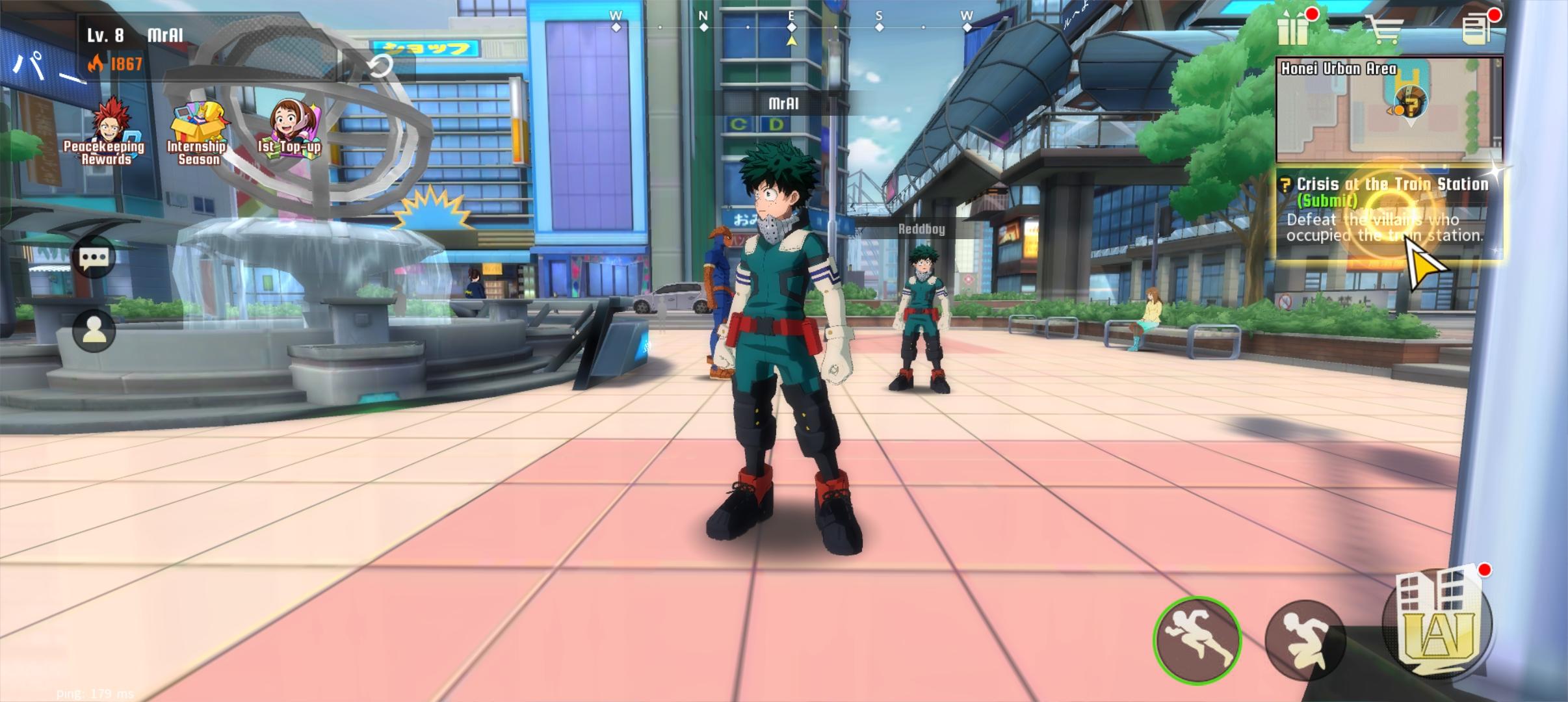Open the Honei Urban Area minimap
This screenshot has height=702, width=1568.
(1389, 110)
